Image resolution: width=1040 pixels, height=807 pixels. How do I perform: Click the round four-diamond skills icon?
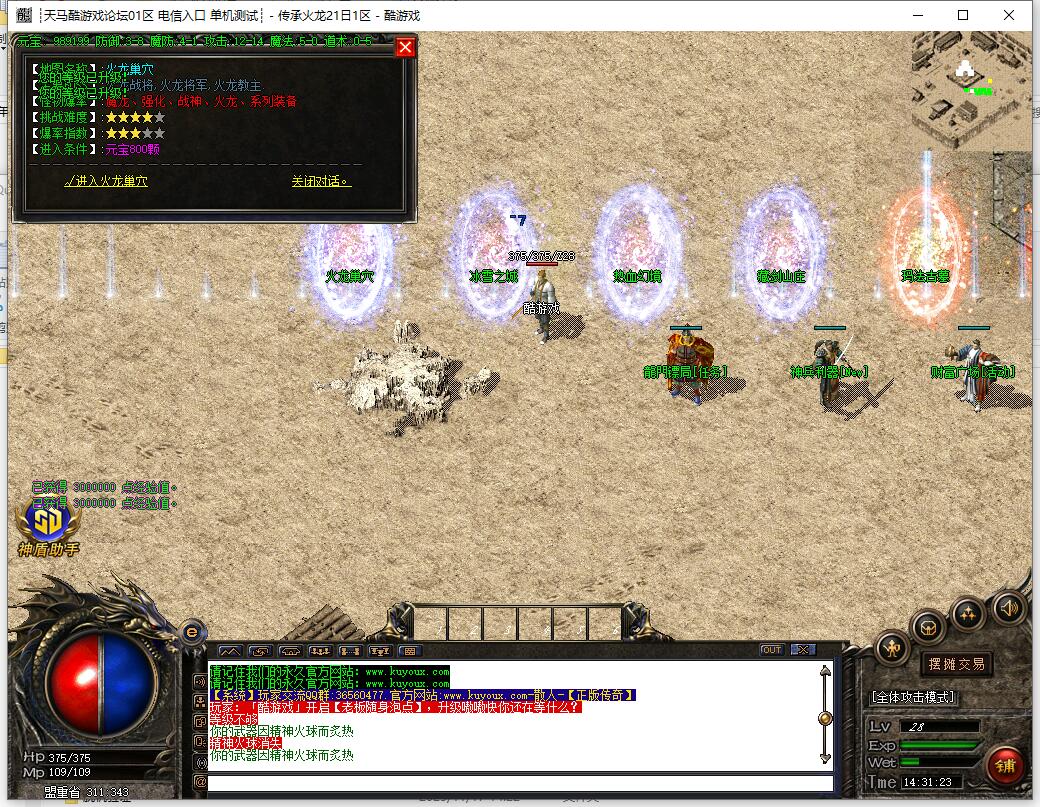968,612
